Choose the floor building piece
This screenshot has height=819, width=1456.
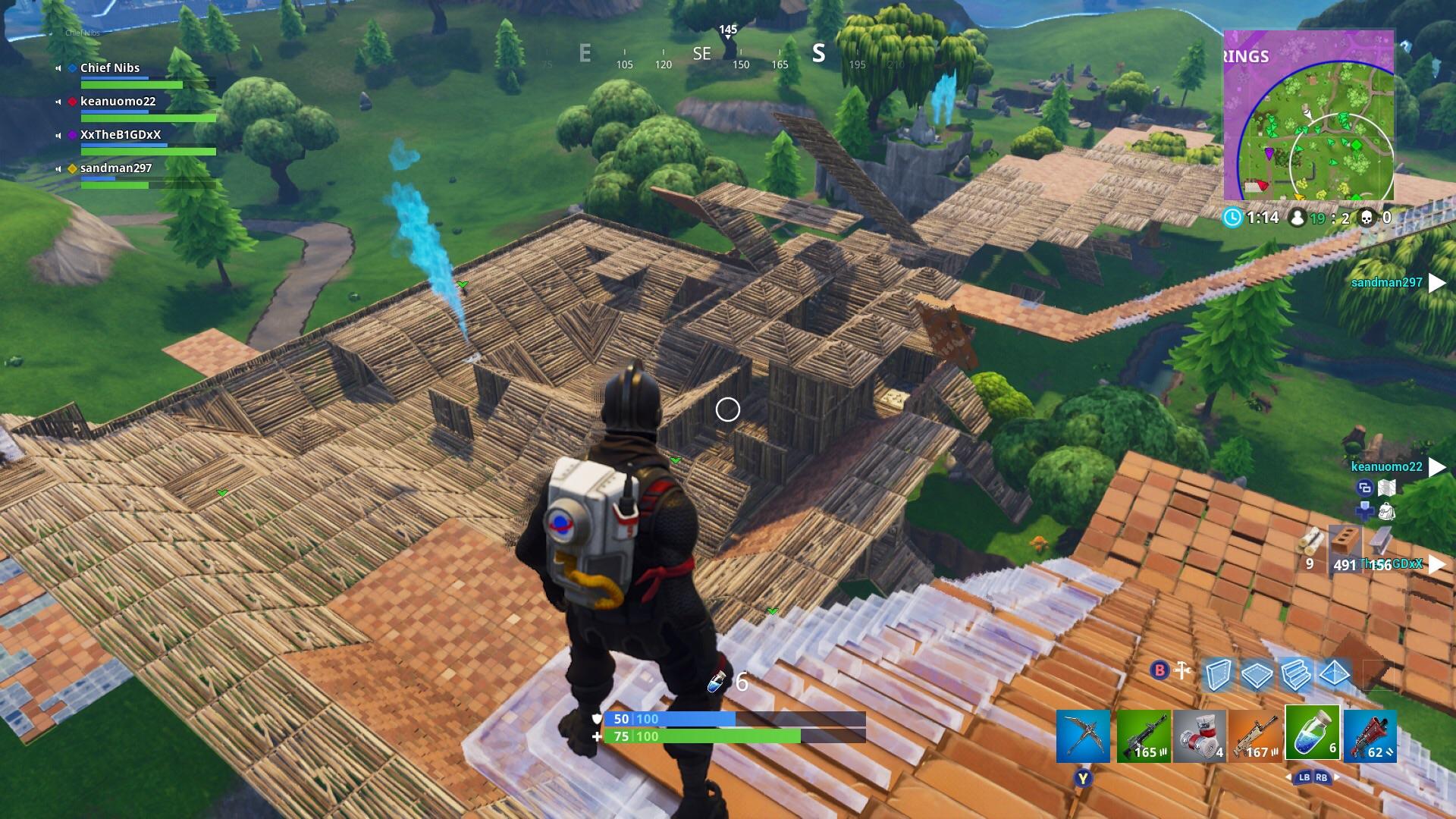point(1257,673)
